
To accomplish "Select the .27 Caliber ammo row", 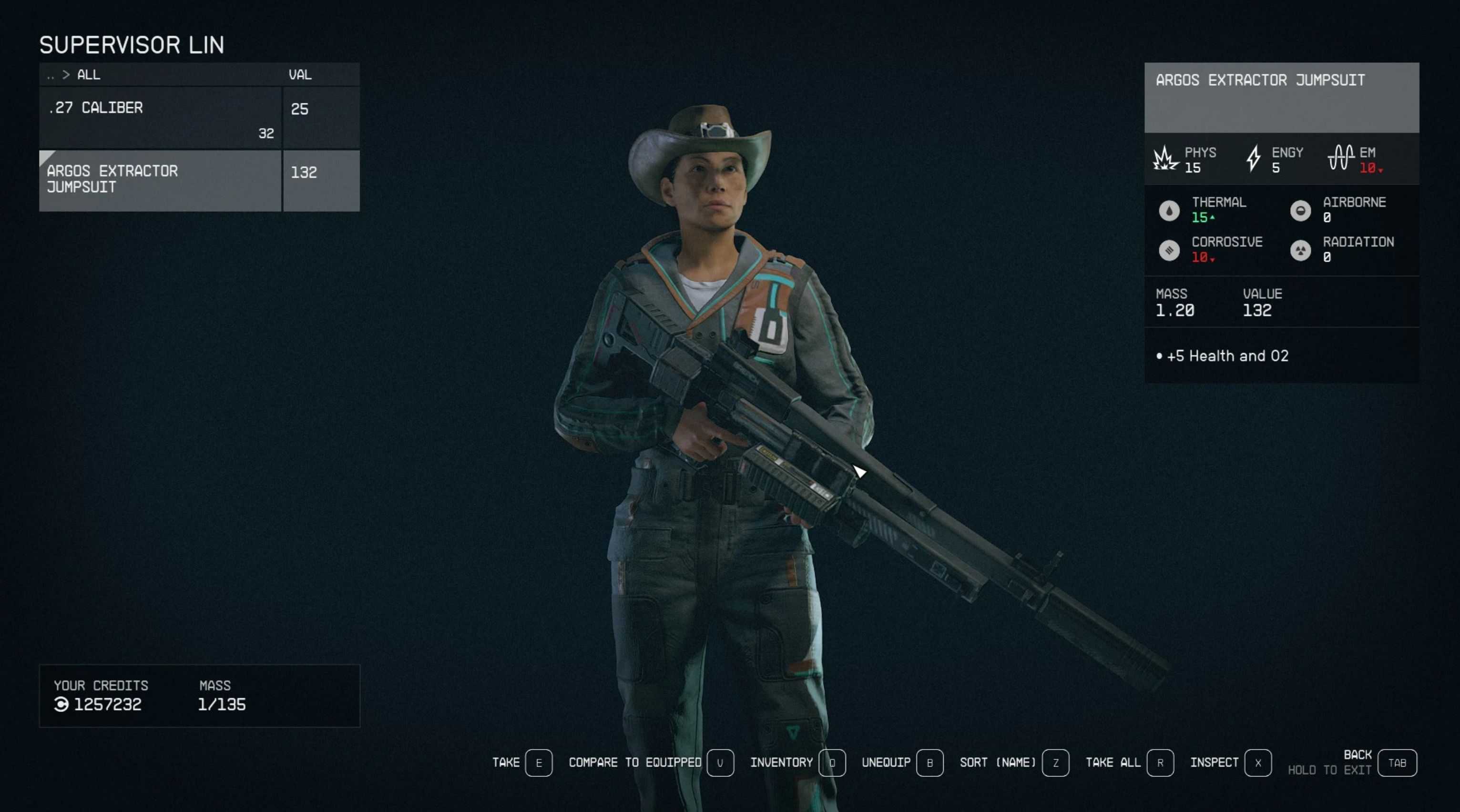I will (x=160, y=117).
